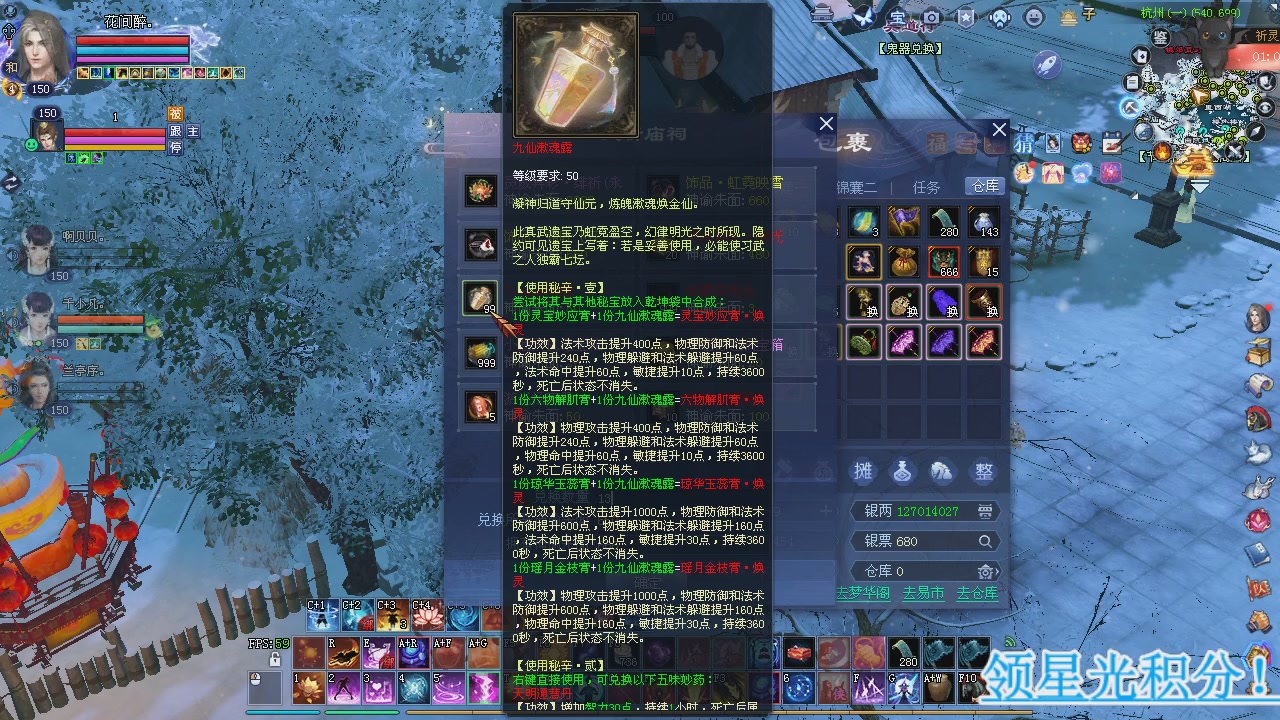Select the 摊 stall icon in the warehouse panel
Image resolution: width=1280 pixels, height=720 pixels.
point(862,472)
